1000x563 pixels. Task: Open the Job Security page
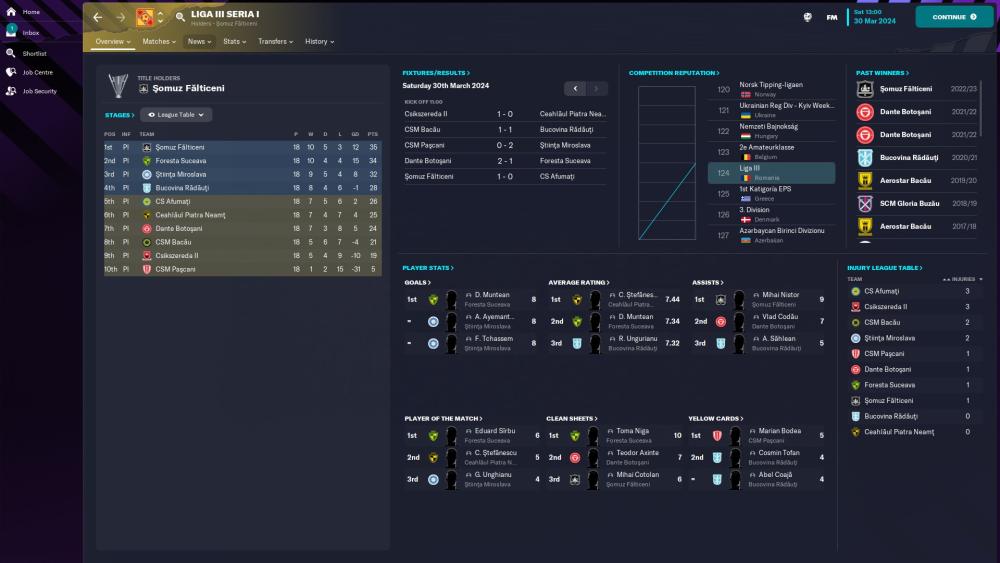click(38, 91)
